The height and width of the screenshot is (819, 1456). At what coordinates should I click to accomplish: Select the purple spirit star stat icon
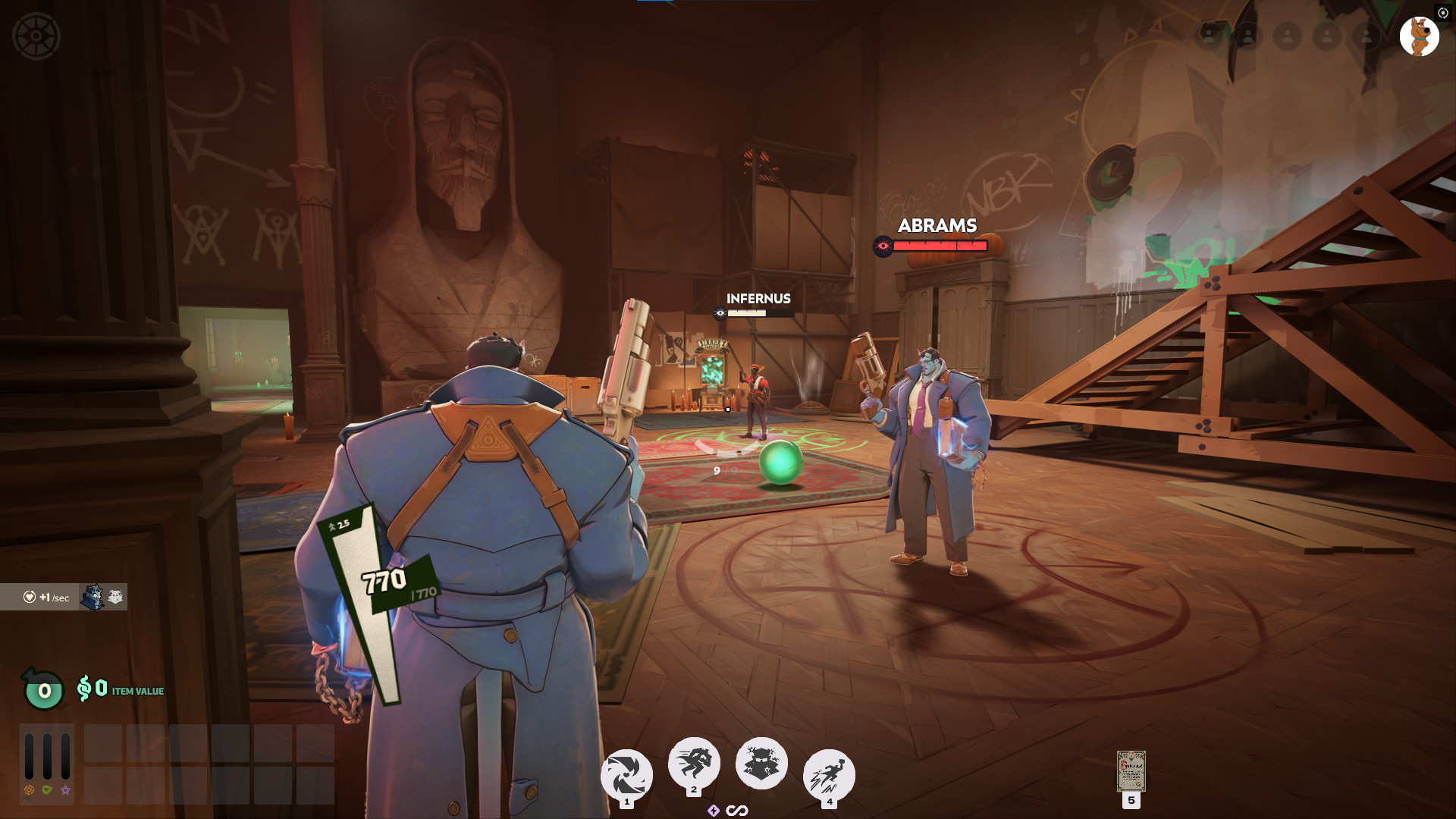click(x=66, y=790)
